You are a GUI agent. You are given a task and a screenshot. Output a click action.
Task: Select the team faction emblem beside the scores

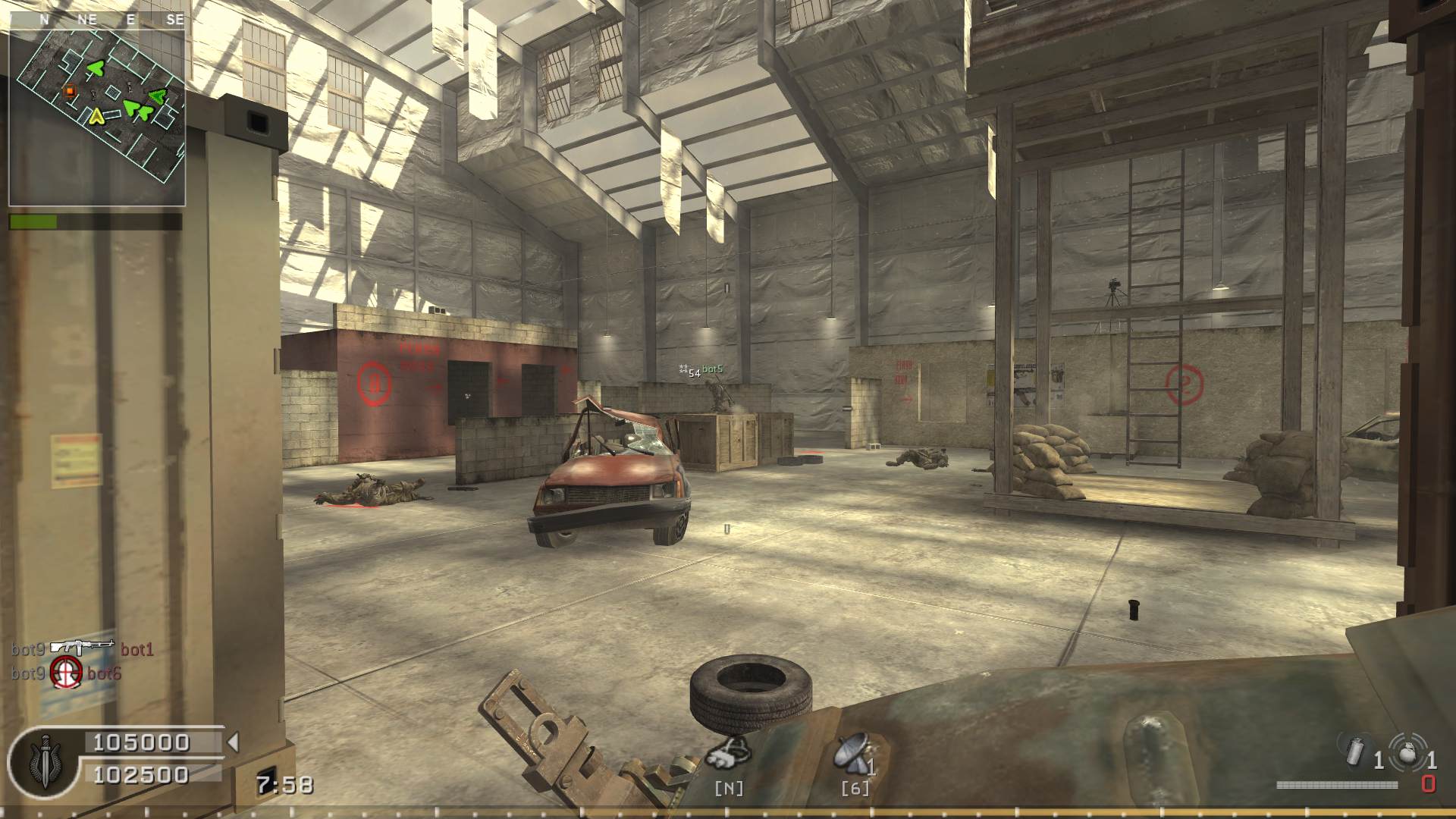tap(45, 760)
